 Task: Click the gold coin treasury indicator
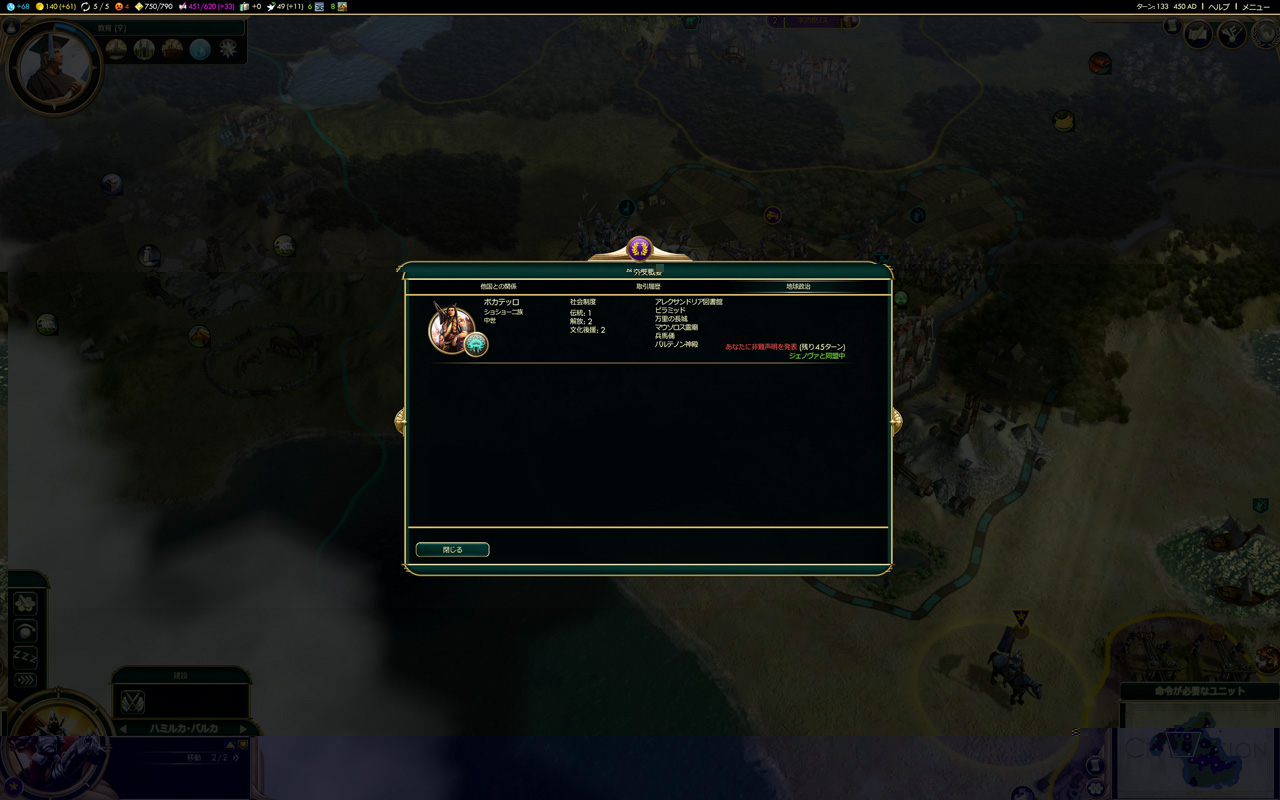pyautogui.click(x=56, y=7)
